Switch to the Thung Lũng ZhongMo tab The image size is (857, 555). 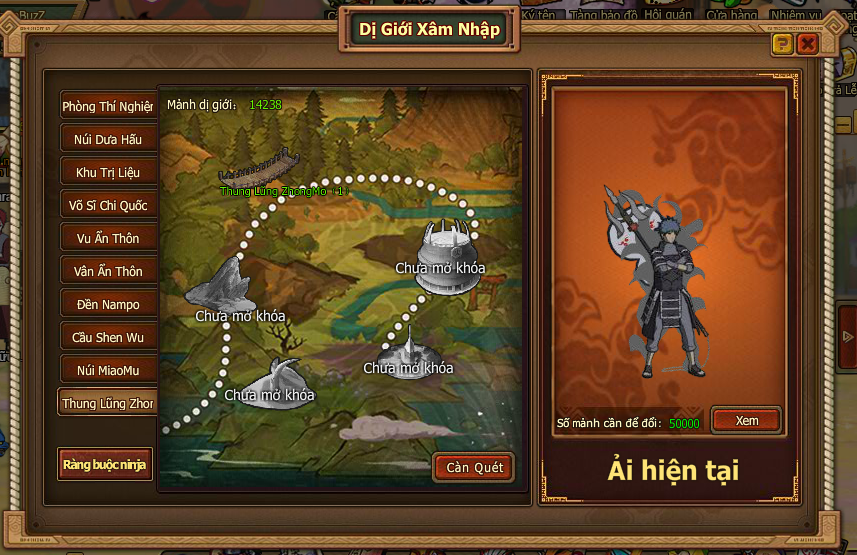(107, 403)
